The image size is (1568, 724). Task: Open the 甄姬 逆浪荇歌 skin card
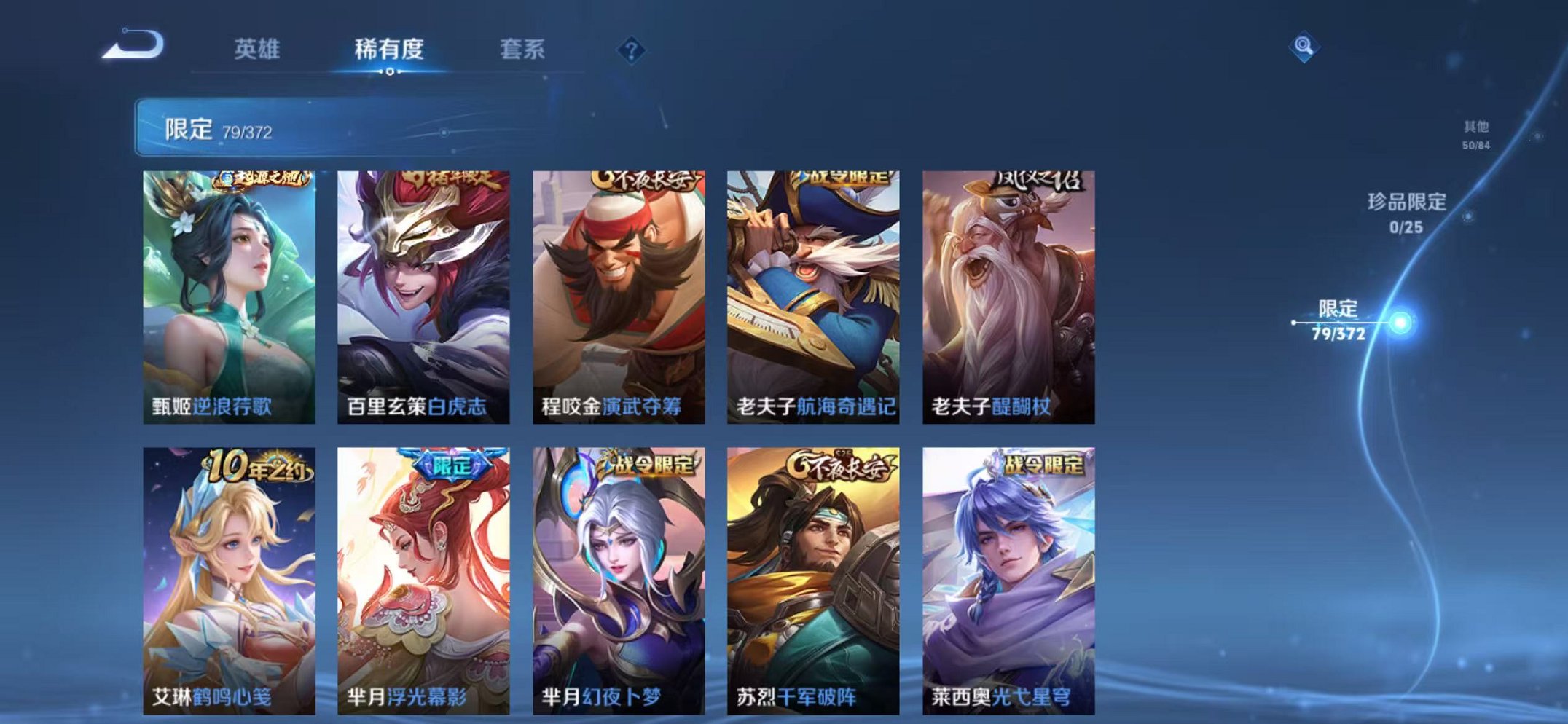click(x=228, y=291)
